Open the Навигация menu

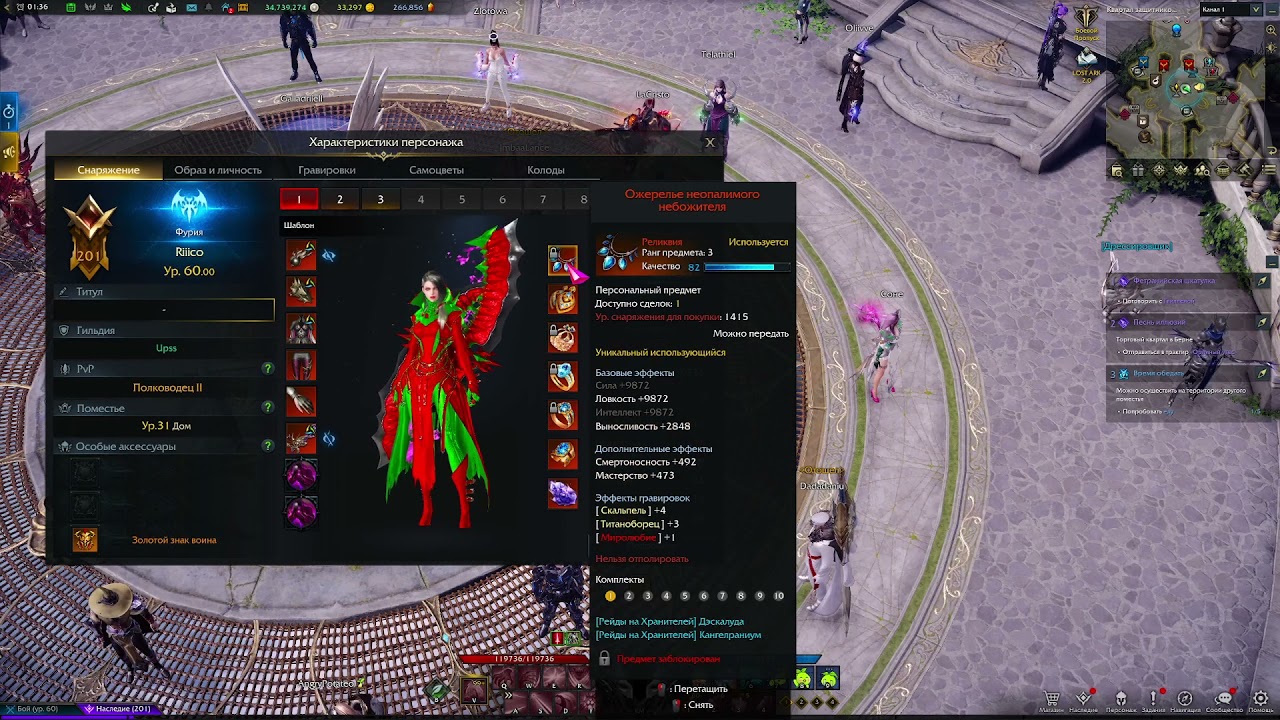click(x=1185, y=699)
